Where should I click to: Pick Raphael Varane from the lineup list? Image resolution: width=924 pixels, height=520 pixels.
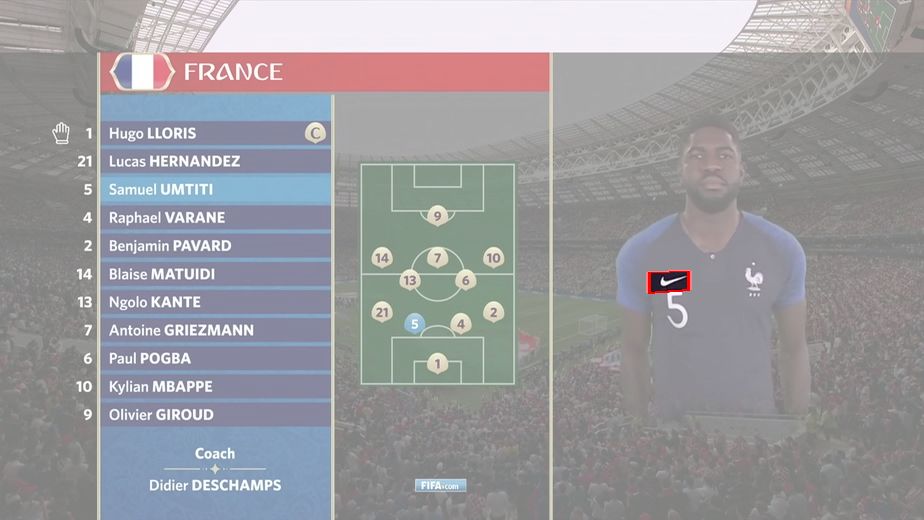pyautogui.click(x=215, y=217)
